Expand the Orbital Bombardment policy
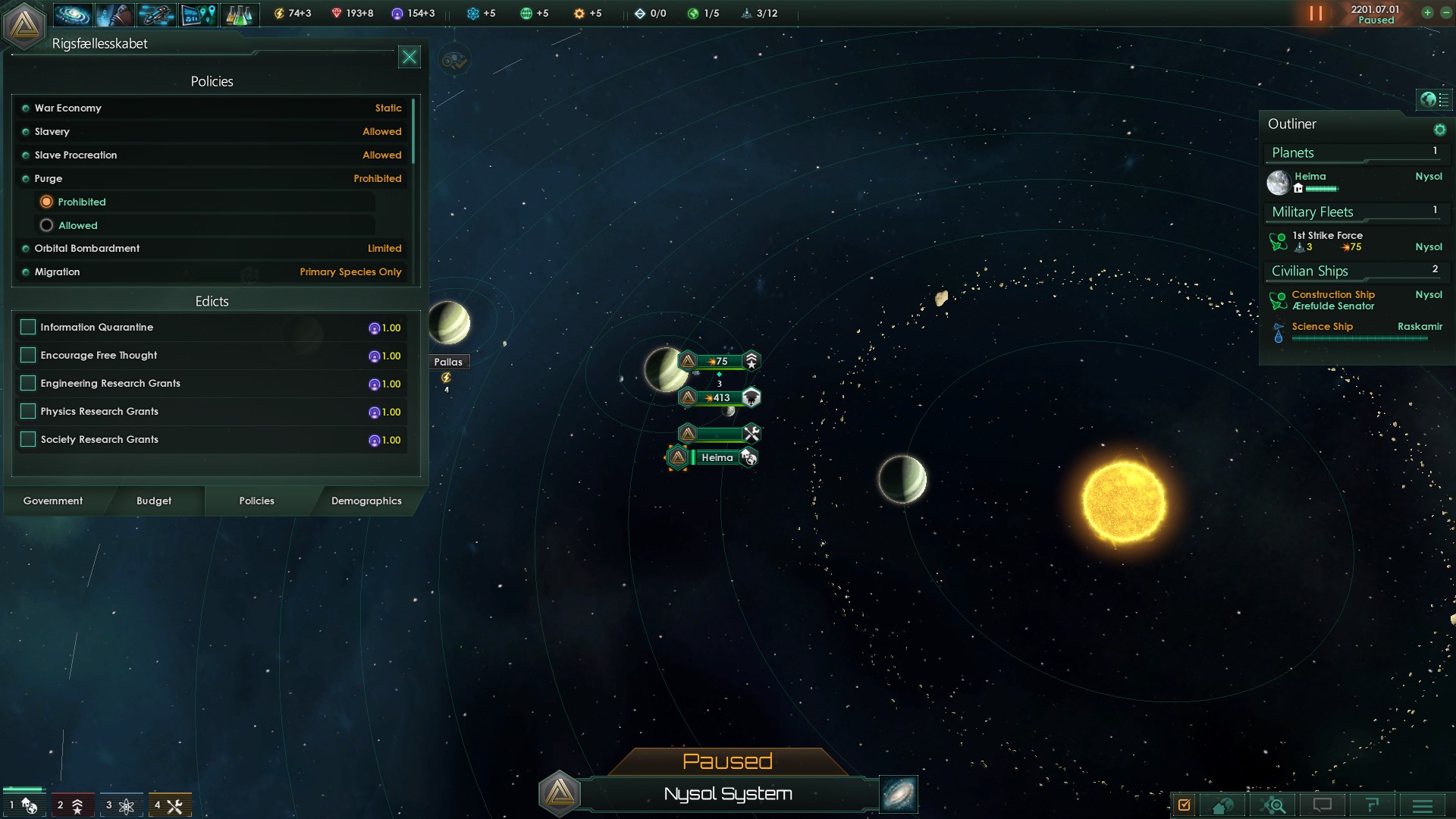This screenshot has height=819, width=1456. (x=212, y=248)
